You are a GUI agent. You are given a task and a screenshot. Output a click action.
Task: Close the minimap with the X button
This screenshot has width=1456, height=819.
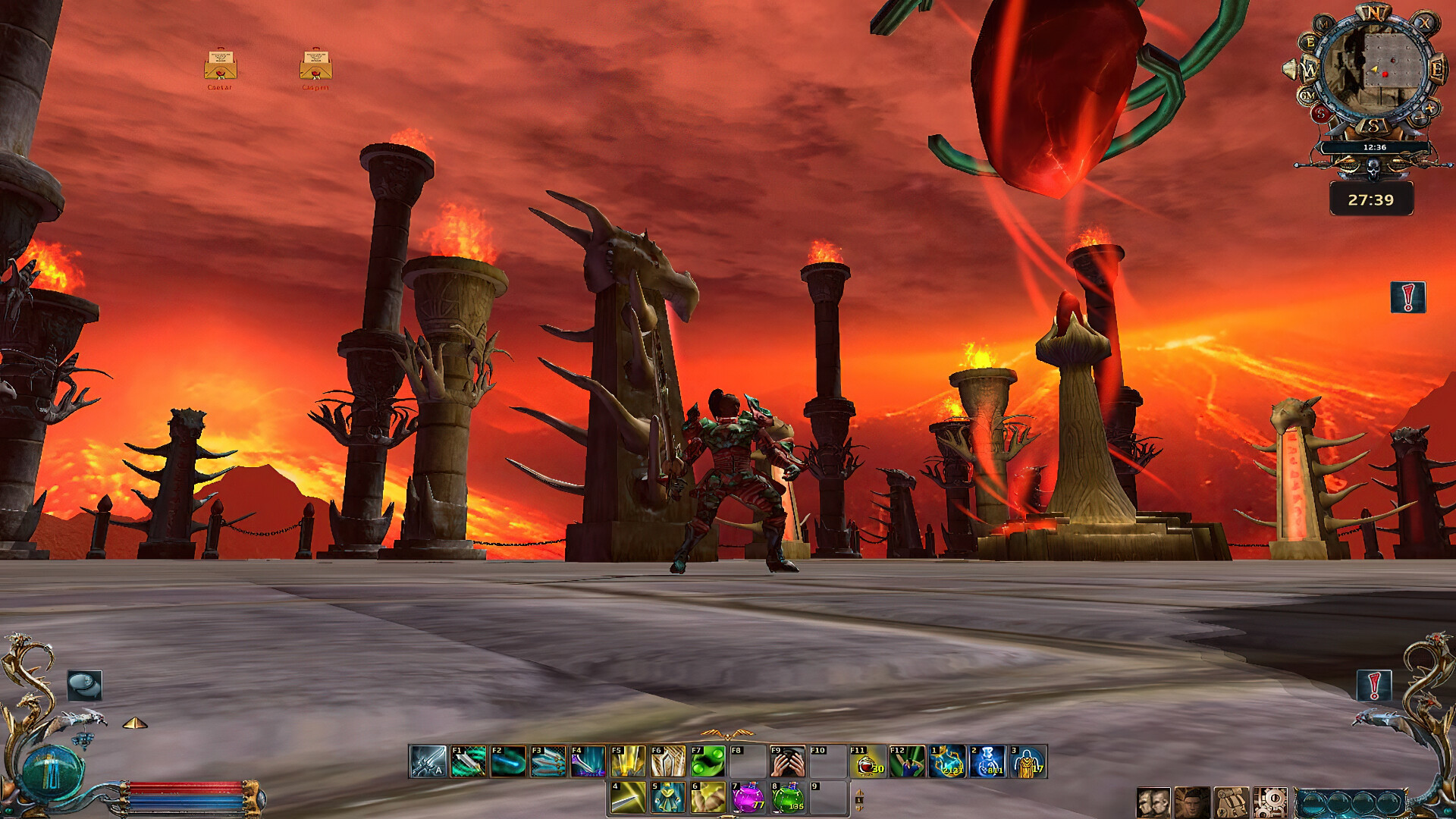[1426, 24]
